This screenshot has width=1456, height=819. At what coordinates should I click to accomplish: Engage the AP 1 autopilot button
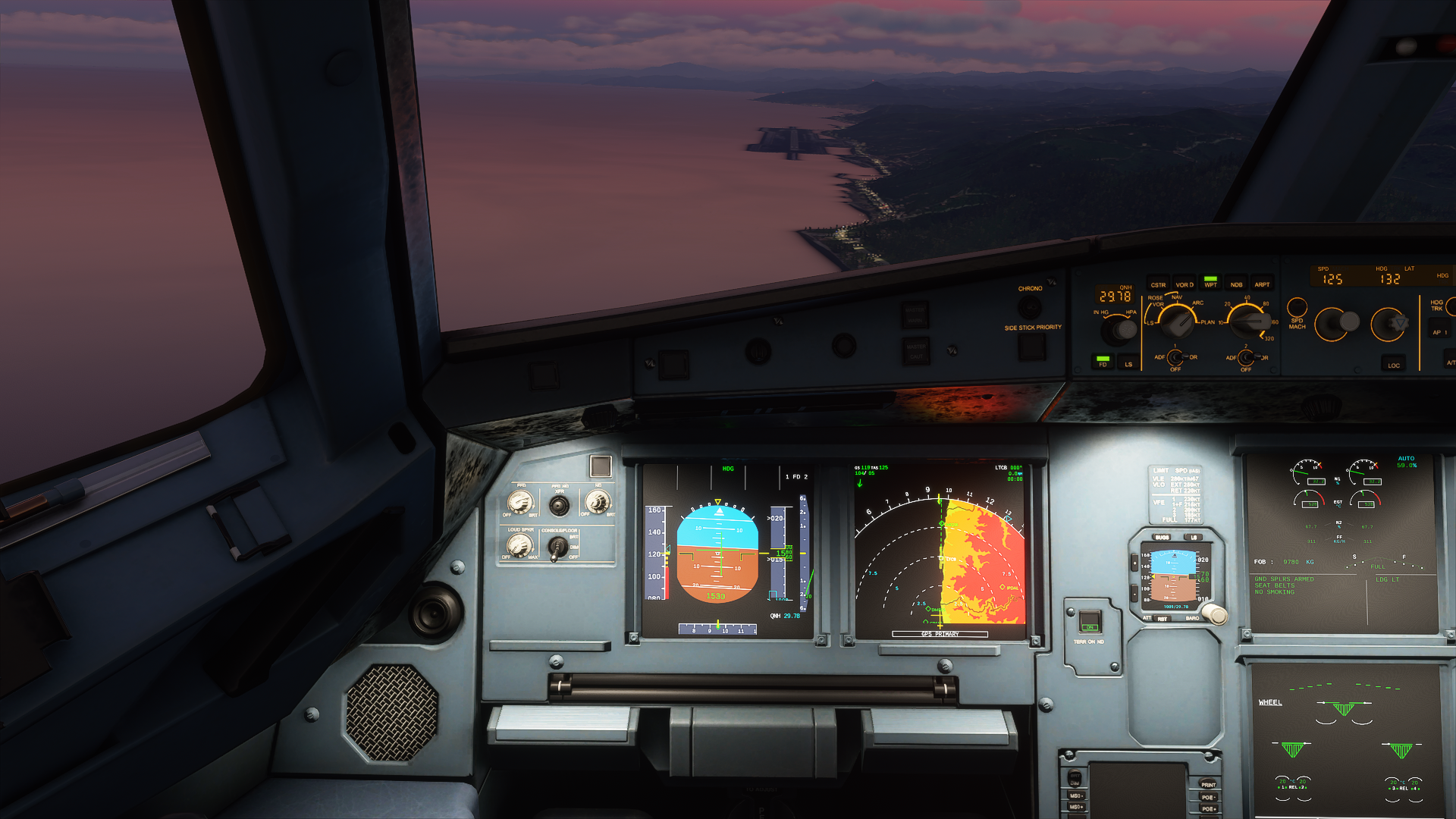coord(1439,331)
